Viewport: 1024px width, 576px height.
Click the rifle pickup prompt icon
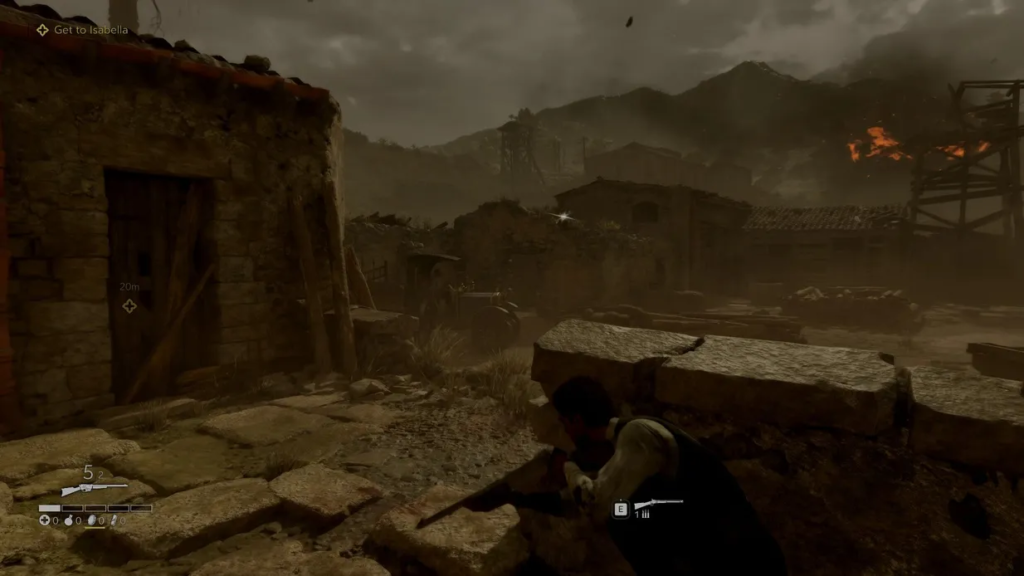(658, 505)
